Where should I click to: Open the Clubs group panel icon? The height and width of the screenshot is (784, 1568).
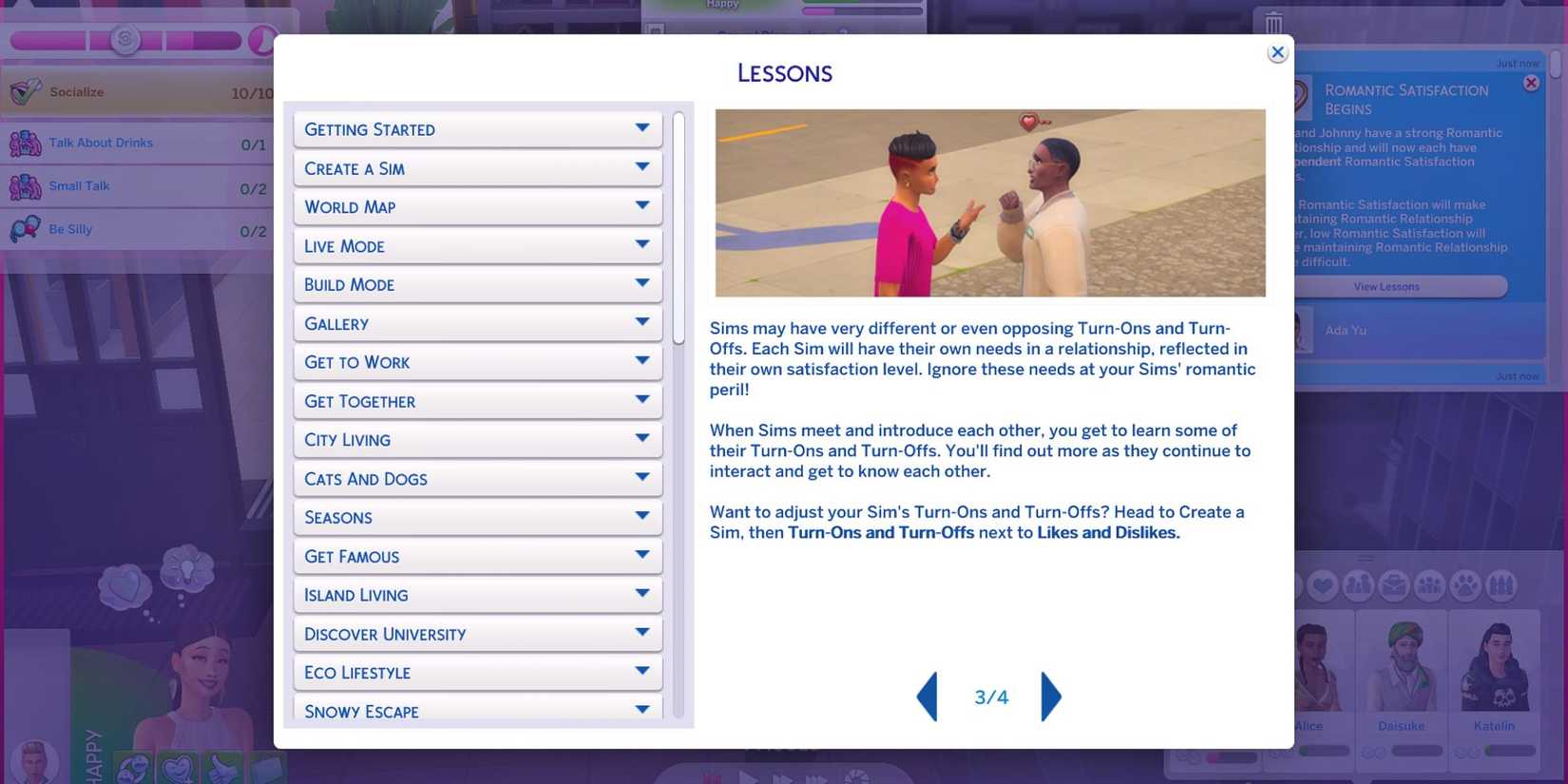pos(1426,584)
